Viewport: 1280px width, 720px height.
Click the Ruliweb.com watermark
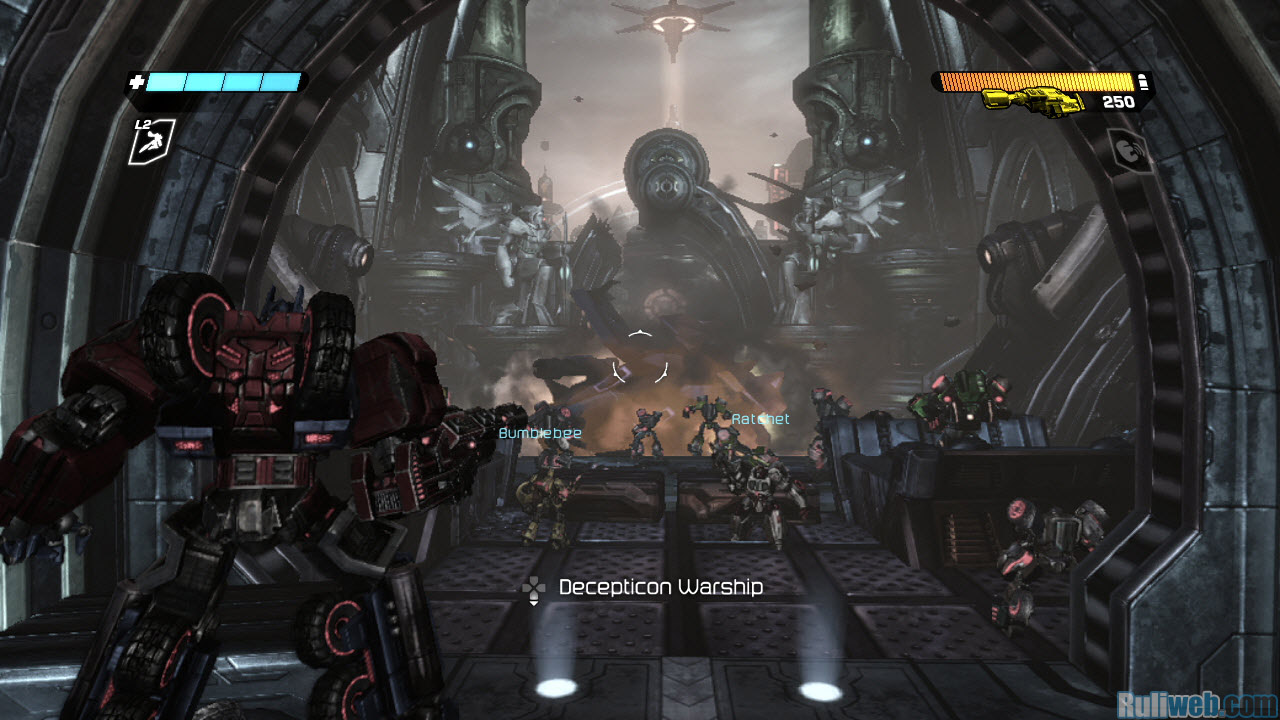point(1197,705)
